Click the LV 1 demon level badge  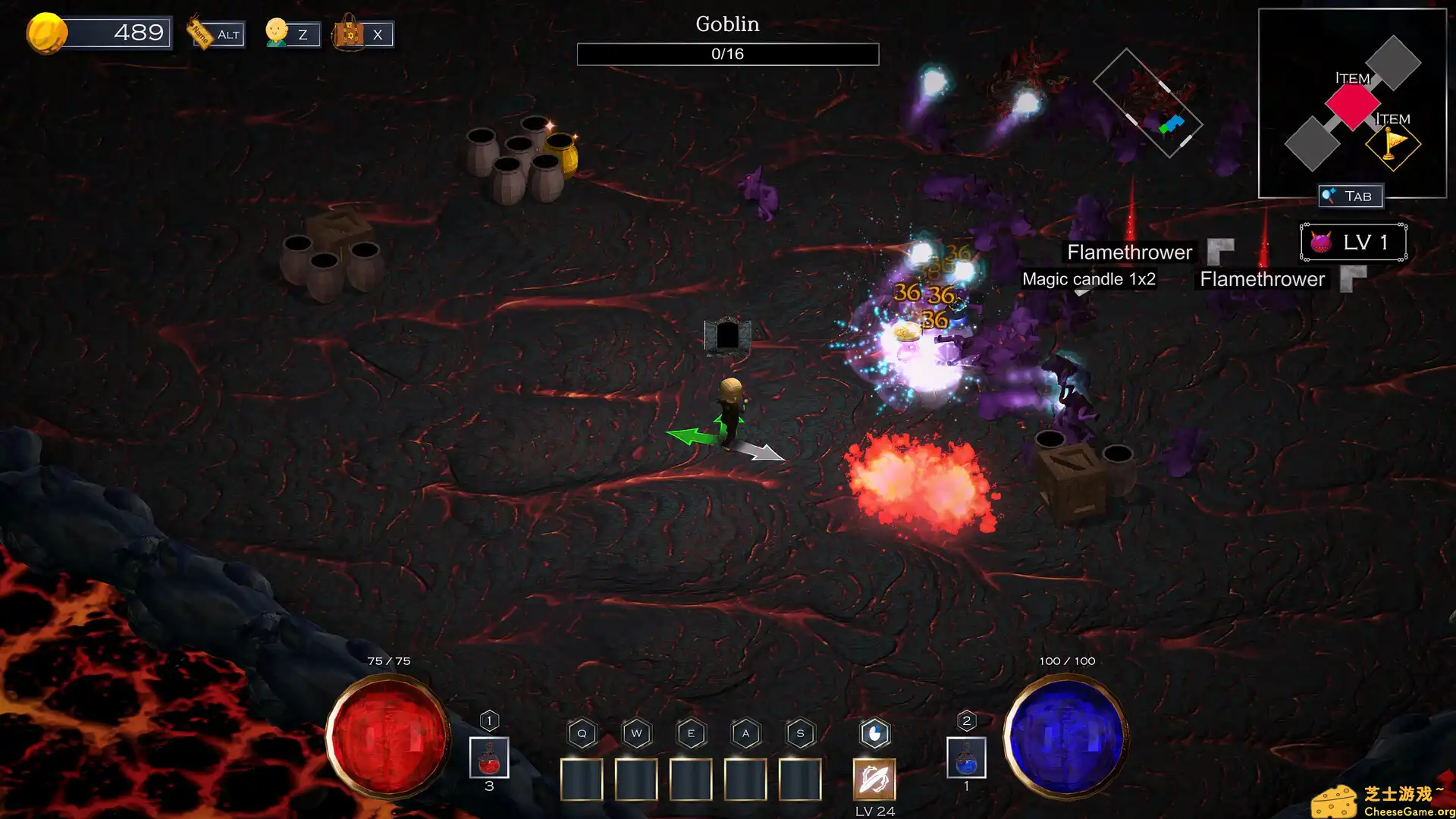(x=1353, y=243)
